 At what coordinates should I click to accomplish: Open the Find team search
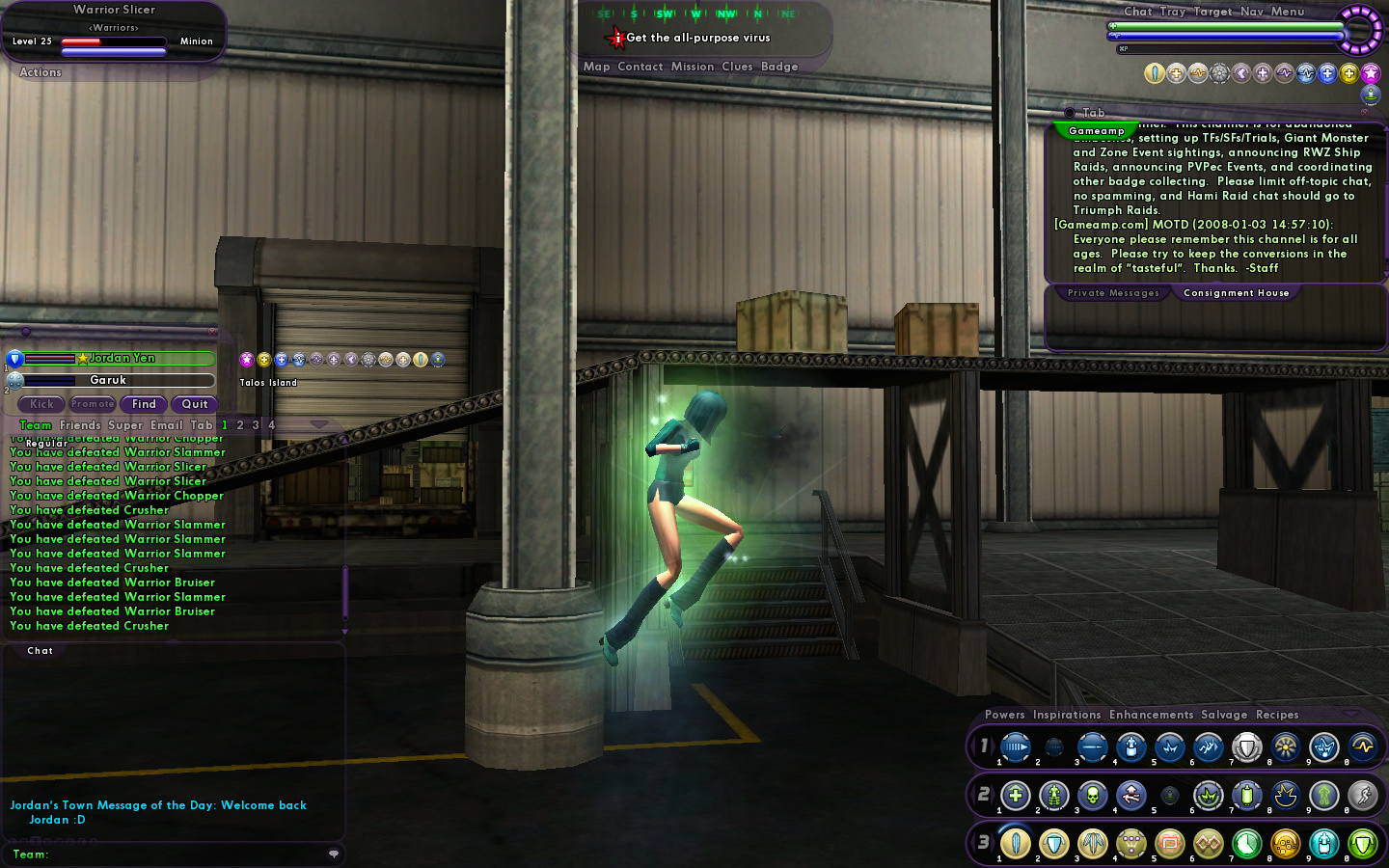[144, 404]
